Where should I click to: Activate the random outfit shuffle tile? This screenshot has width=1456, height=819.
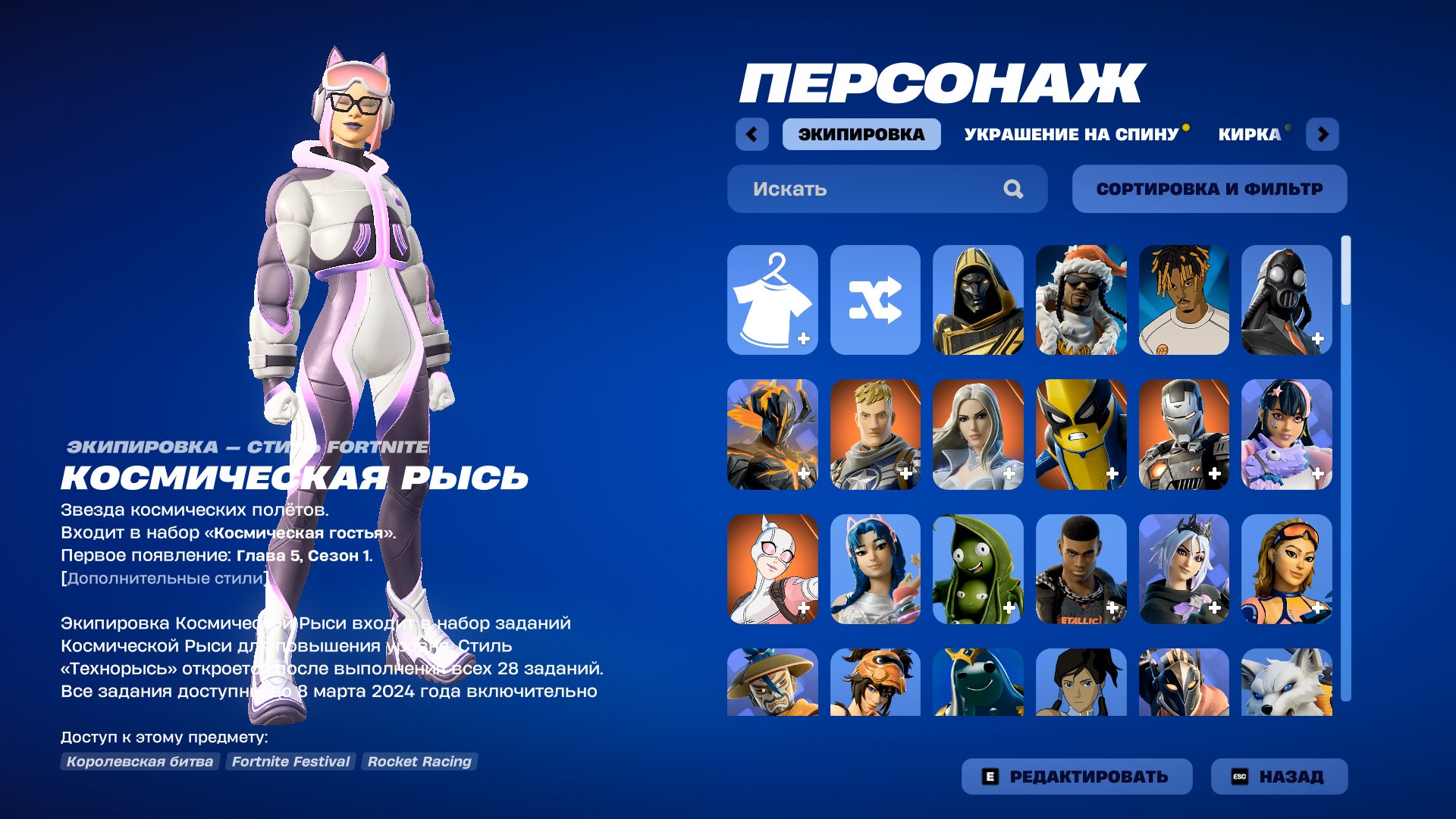pyautogui.click(x=875, y=300)
